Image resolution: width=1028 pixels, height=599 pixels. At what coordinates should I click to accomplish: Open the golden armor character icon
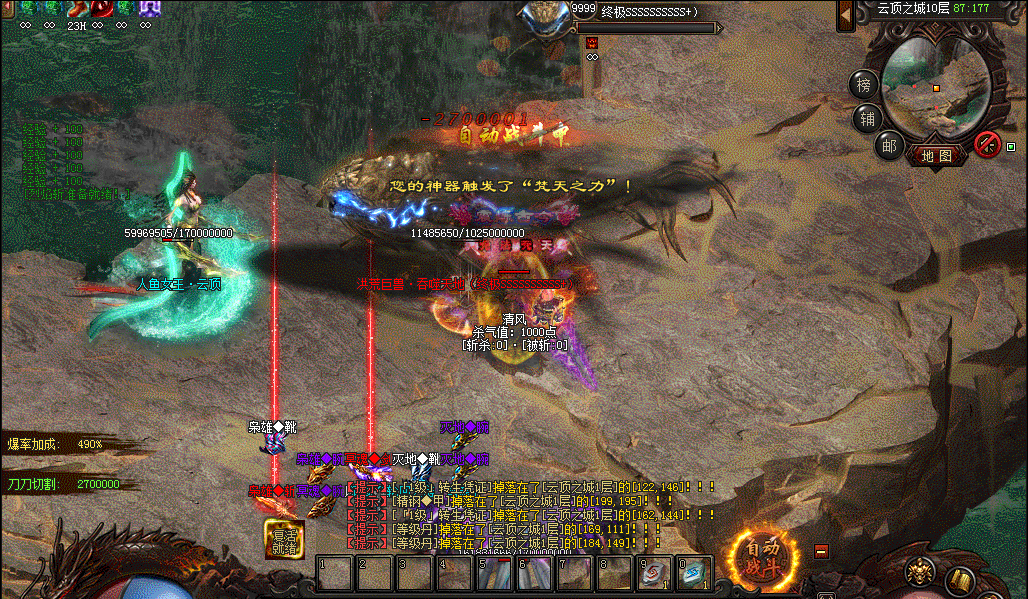click(x=920, y=573)
